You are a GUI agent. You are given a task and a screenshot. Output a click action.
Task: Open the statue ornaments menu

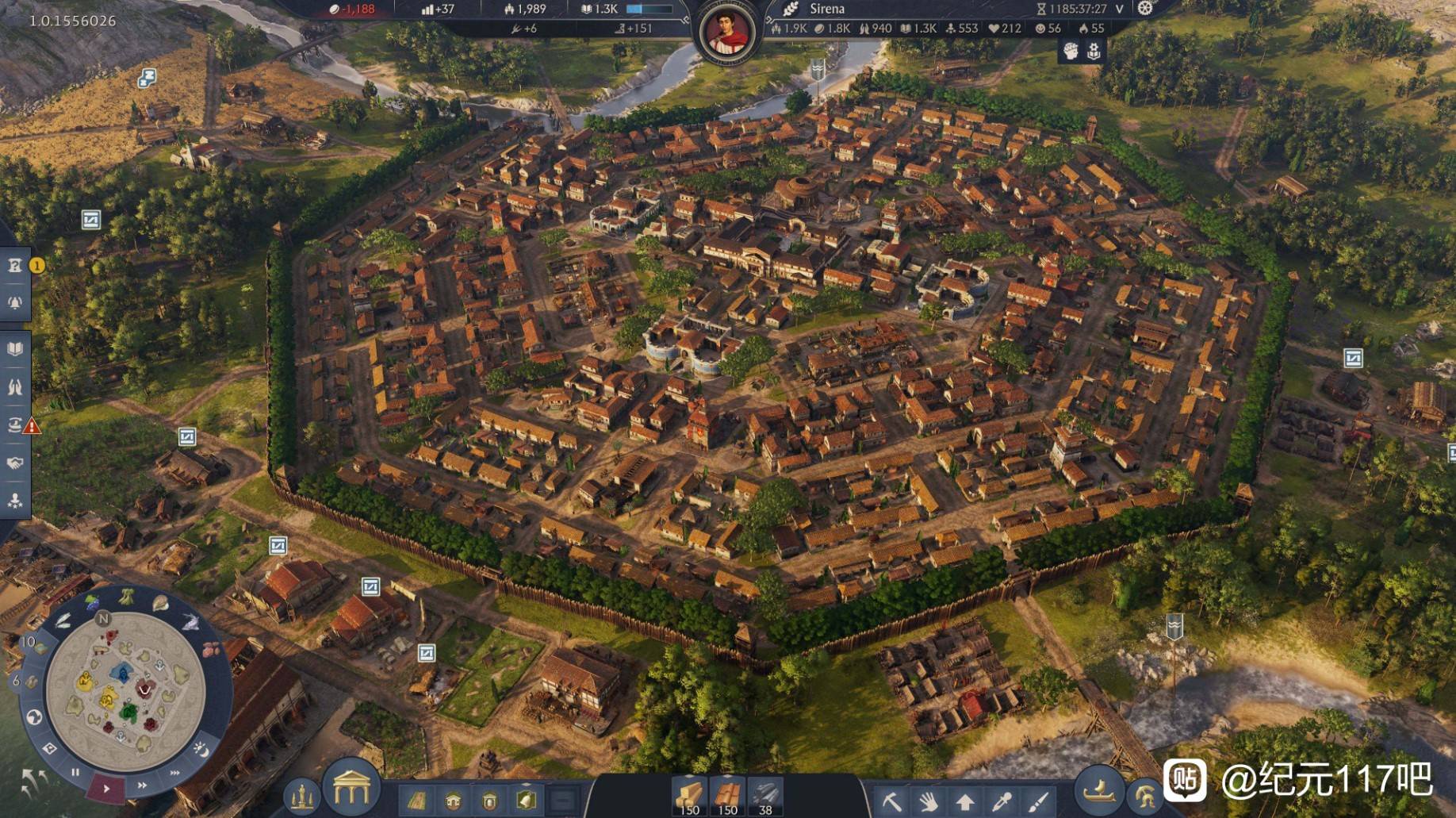[301, 796]
